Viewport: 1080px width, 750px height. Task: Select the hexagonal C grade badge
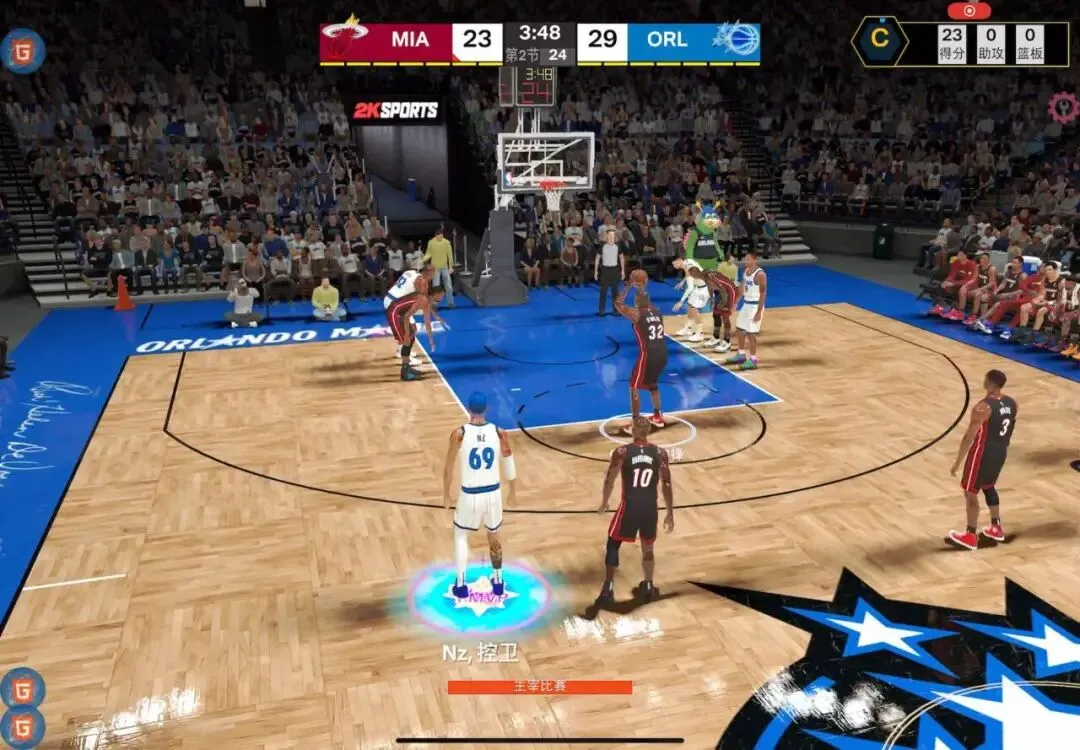pyautogui.click(x=880, y=42)
